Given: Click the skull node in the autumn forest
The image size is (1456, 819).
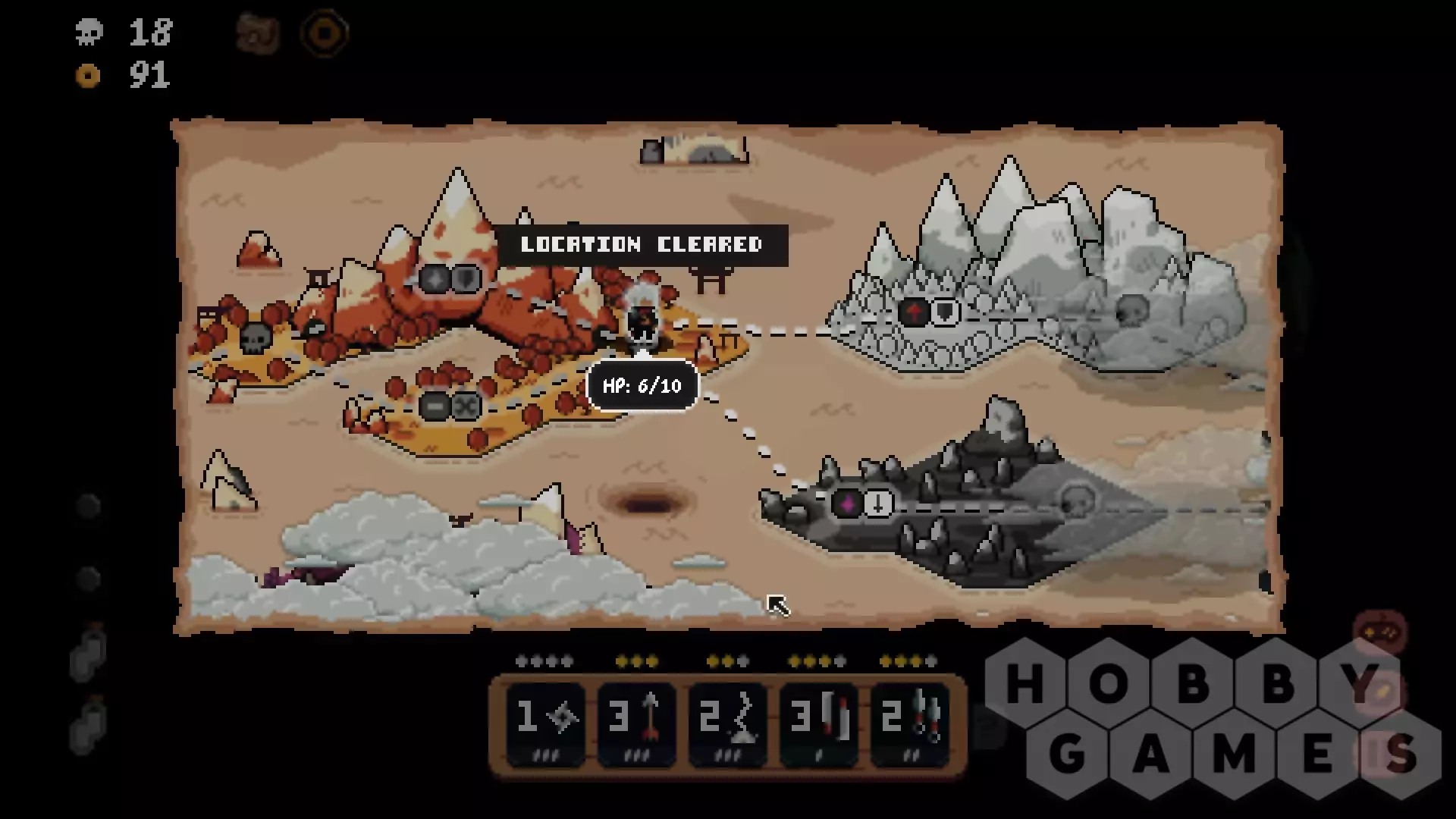Looking at the screenshot, I should pyautogui.click(x=256, y=337).
